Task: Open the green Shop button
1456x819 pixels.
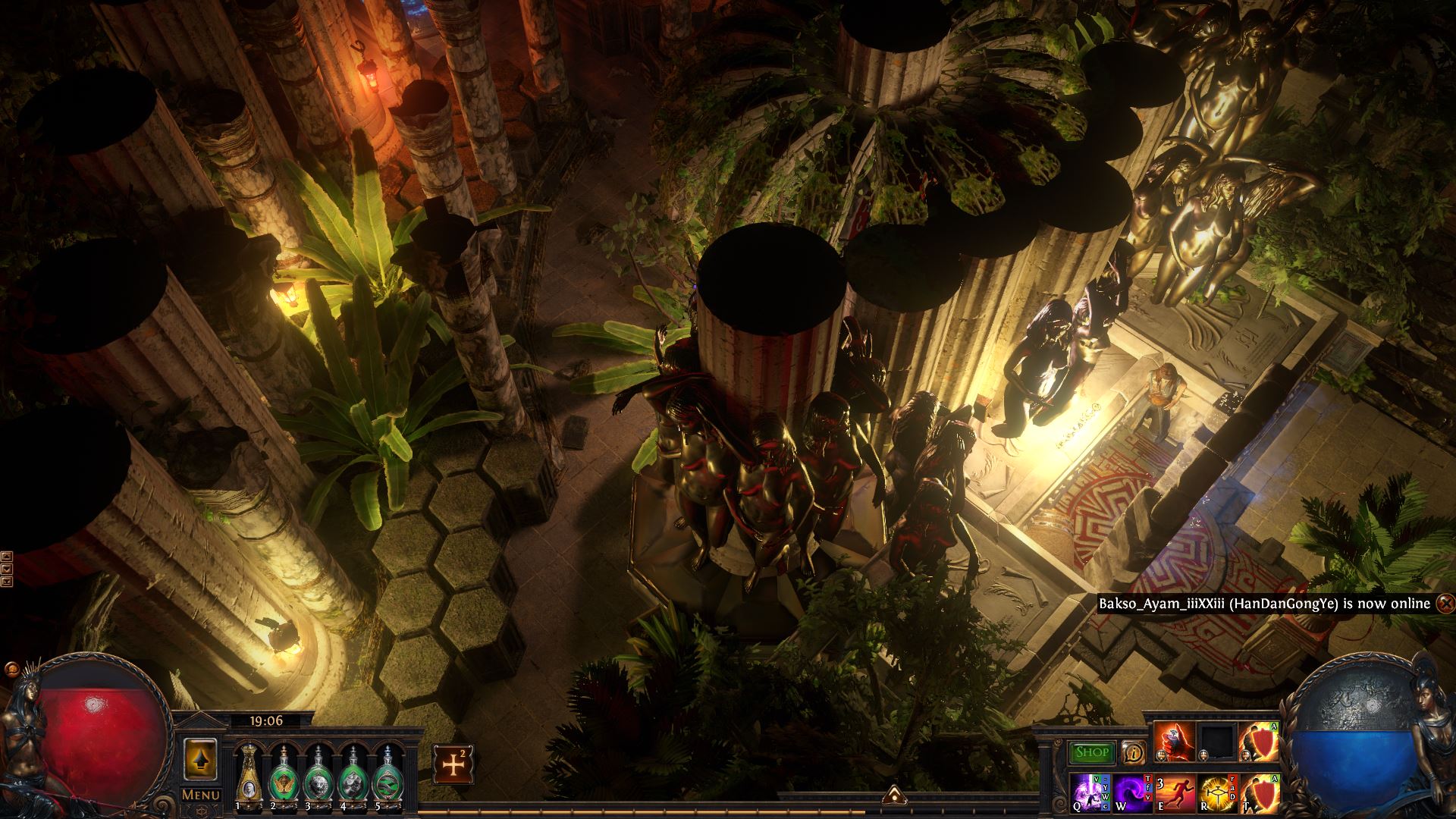Action: click(1092, 752)
